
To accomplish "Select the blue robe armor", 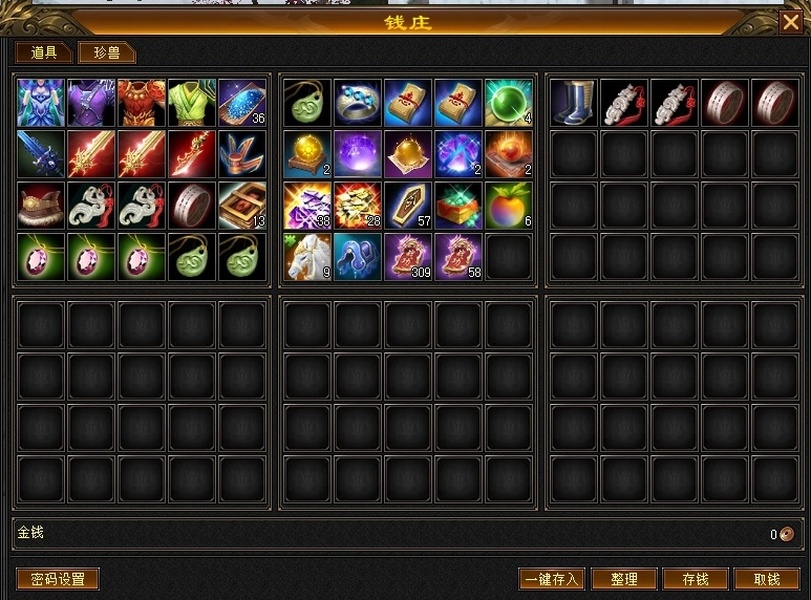I will (41, 103).
